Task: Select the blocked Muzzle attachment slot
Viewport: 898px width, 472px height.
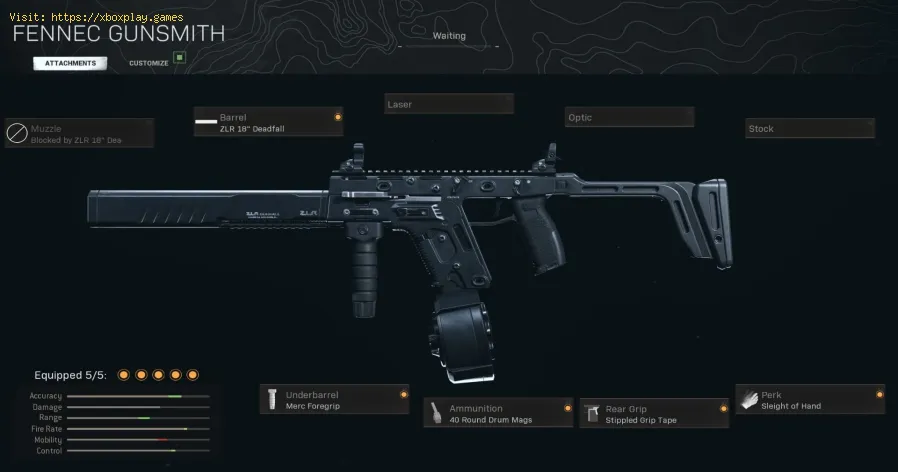Action: tap(80, 133)
